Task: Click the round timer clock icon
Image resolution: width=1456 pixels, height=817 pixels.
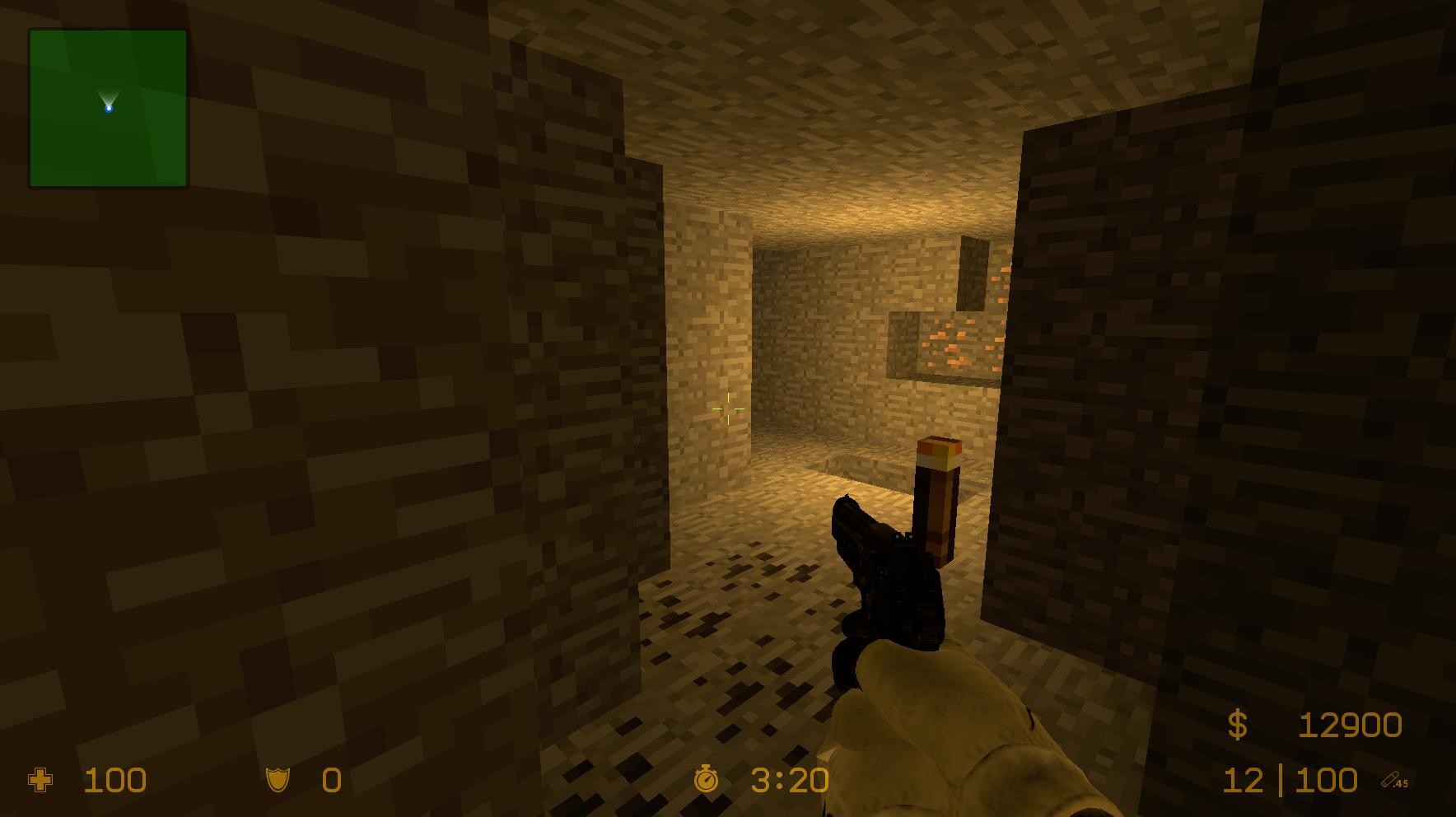Action: click(x=707, y=779)
